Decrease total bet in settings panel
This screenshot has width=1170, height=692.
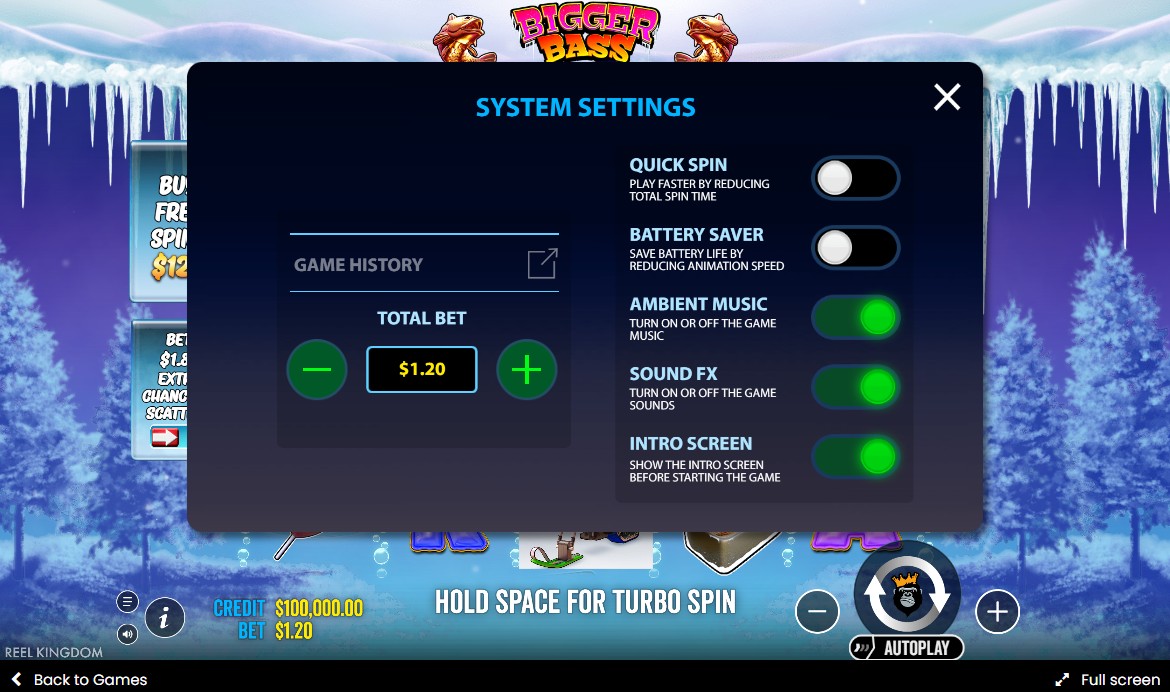click(317, 370)
